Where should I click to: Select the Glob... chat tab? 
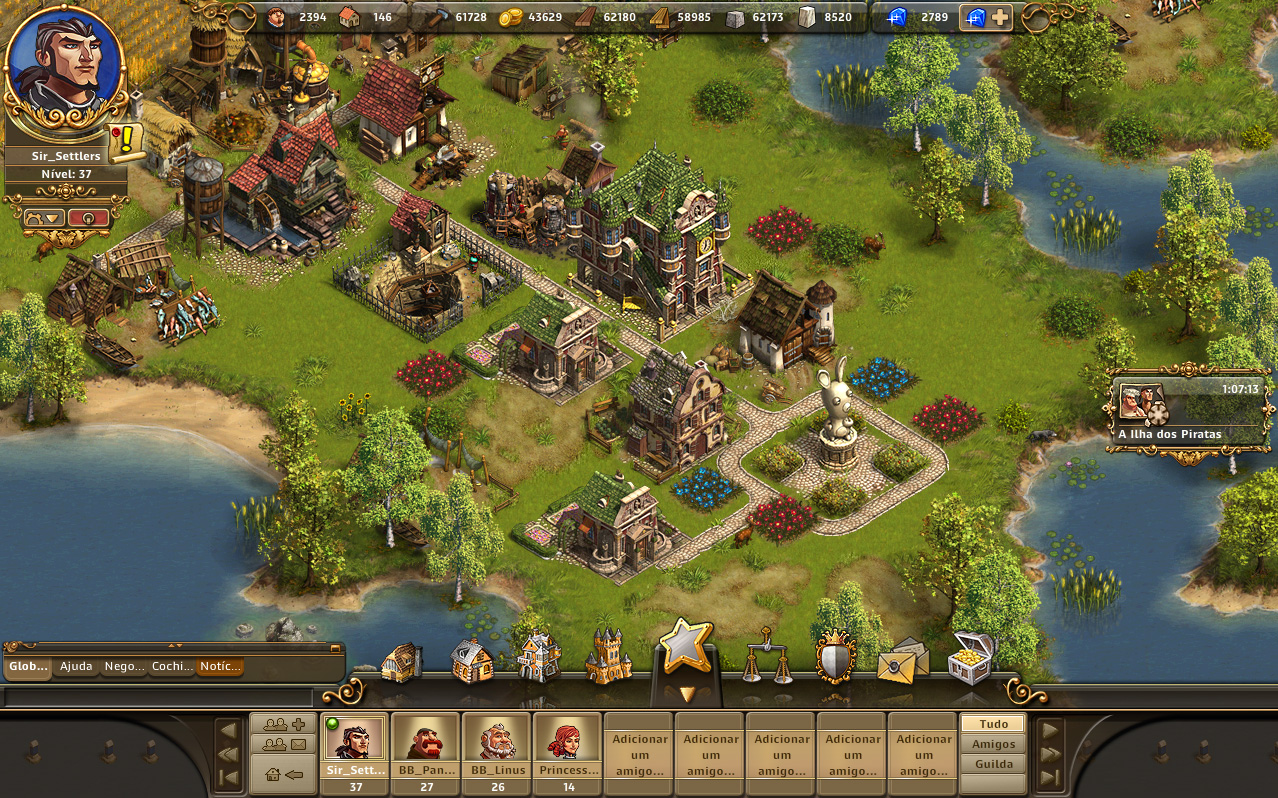[27, 666]
